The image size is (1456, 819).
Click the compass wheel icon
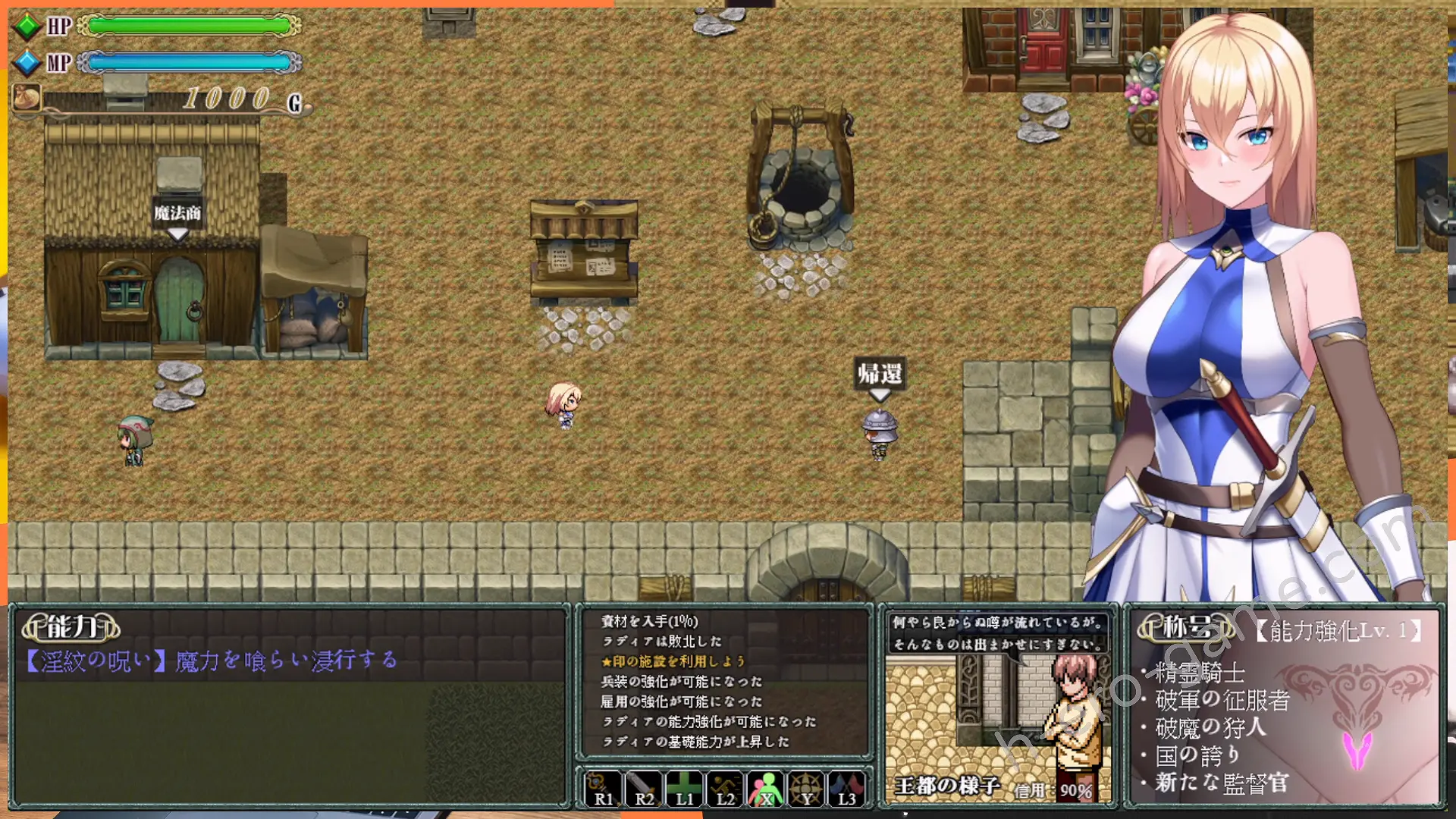[806, 789]
